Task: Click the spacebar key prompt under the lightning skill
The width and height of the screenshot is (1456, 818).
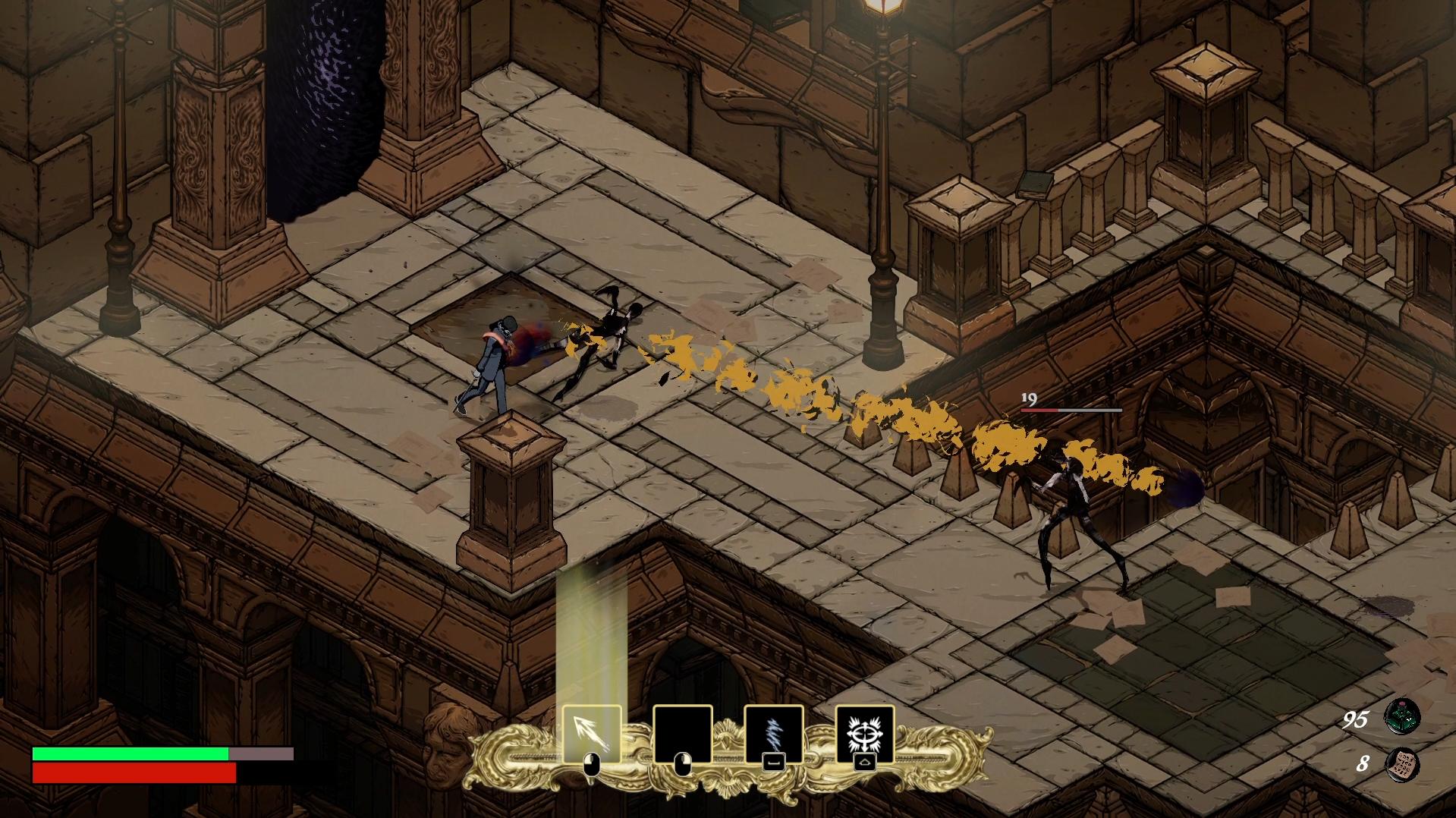Action: tap(774, 763)
